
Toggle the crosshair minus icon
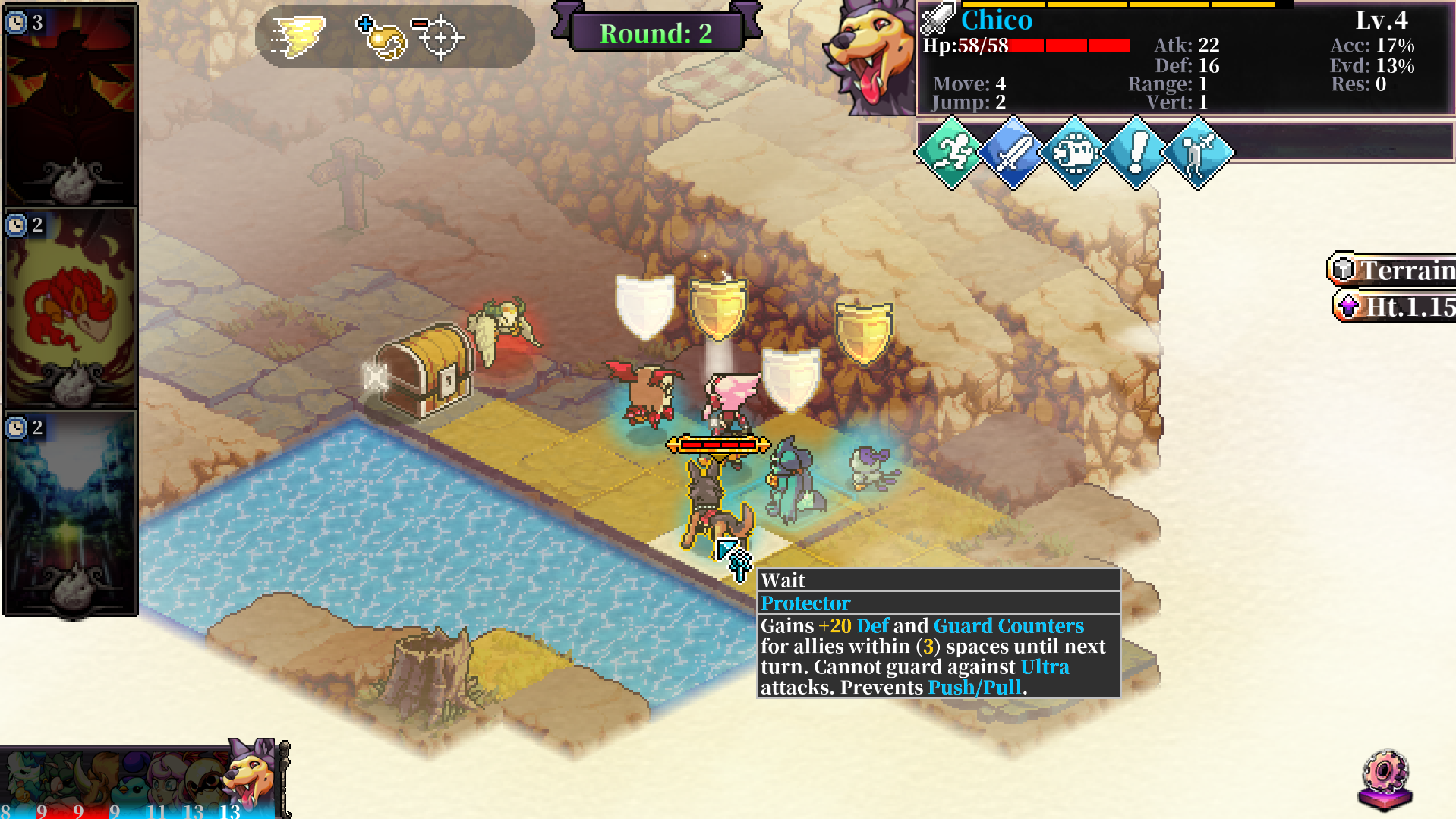[x=438, y=36]
